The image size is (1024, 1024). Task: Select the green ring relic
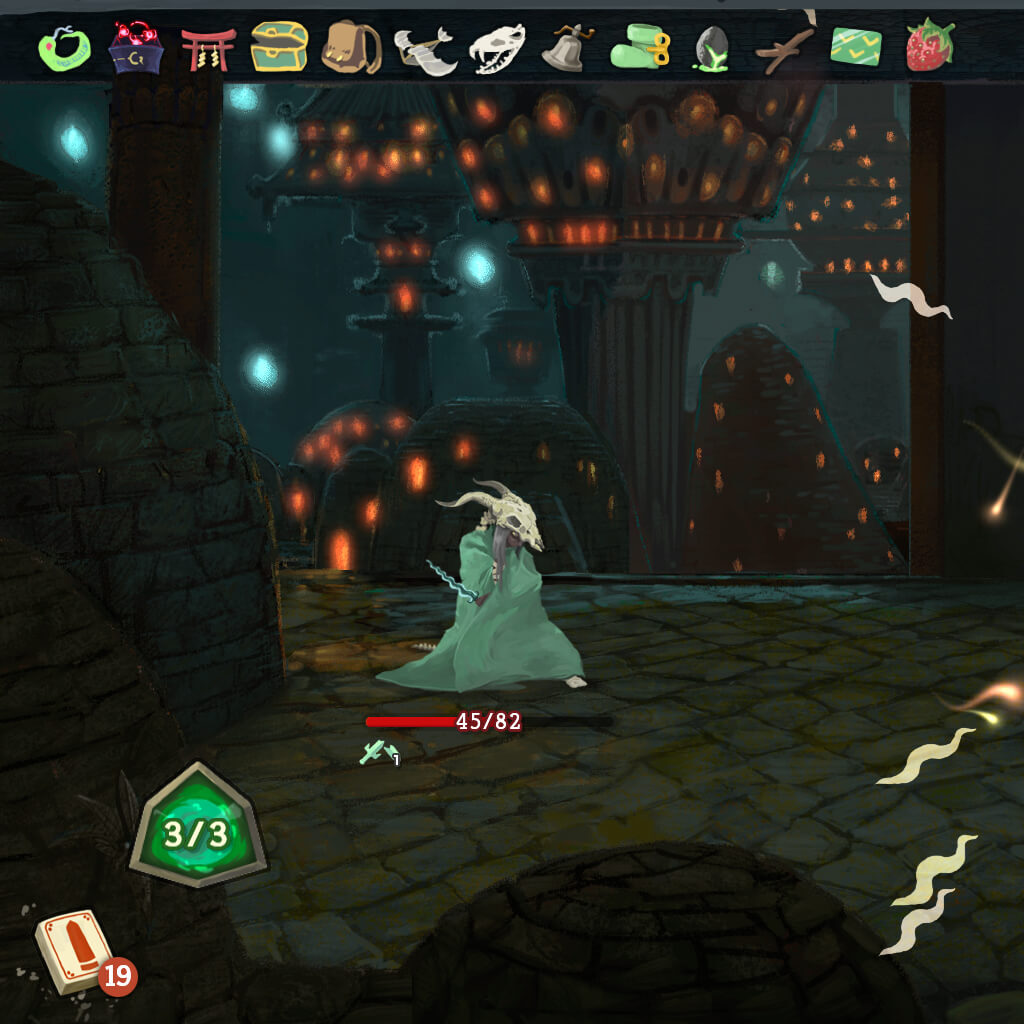63,47
